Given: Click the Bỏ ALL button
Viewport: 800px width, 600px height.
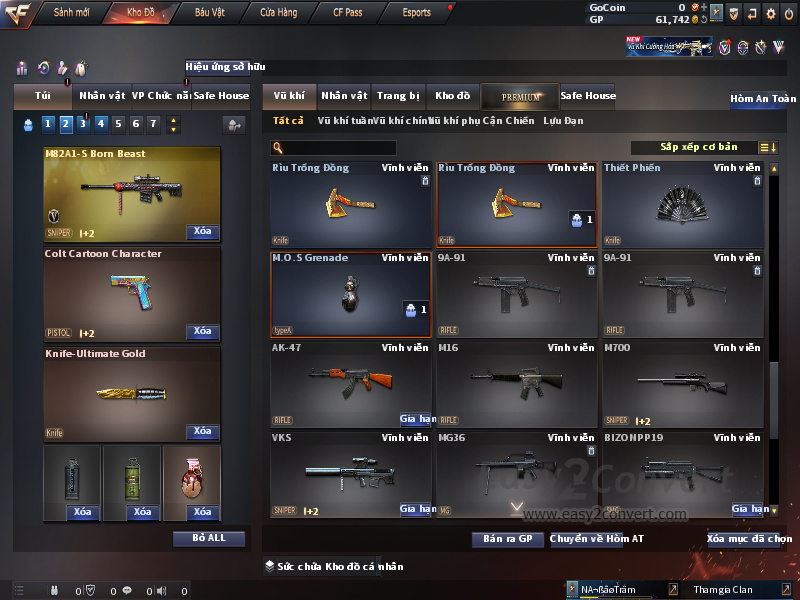Looking at the screenshot, I should click(209, 538).
